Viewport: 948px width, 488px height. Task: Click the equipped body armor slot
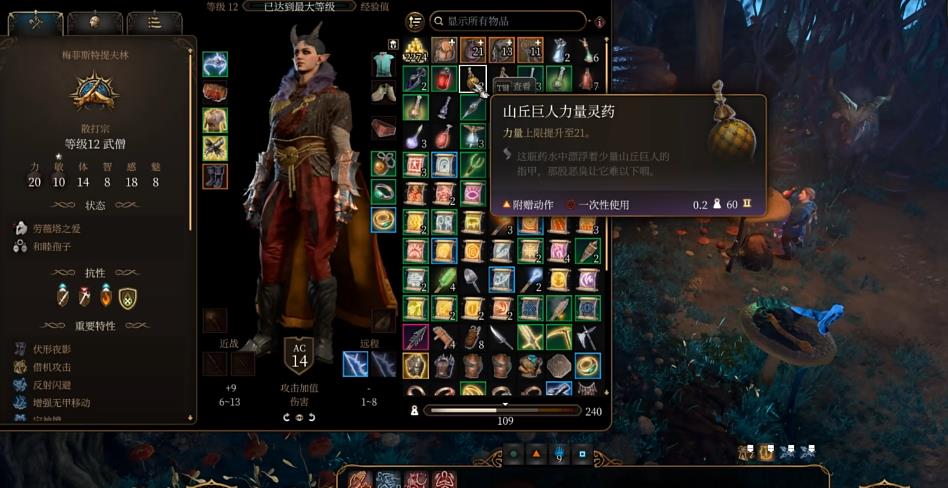pos(215,121)
